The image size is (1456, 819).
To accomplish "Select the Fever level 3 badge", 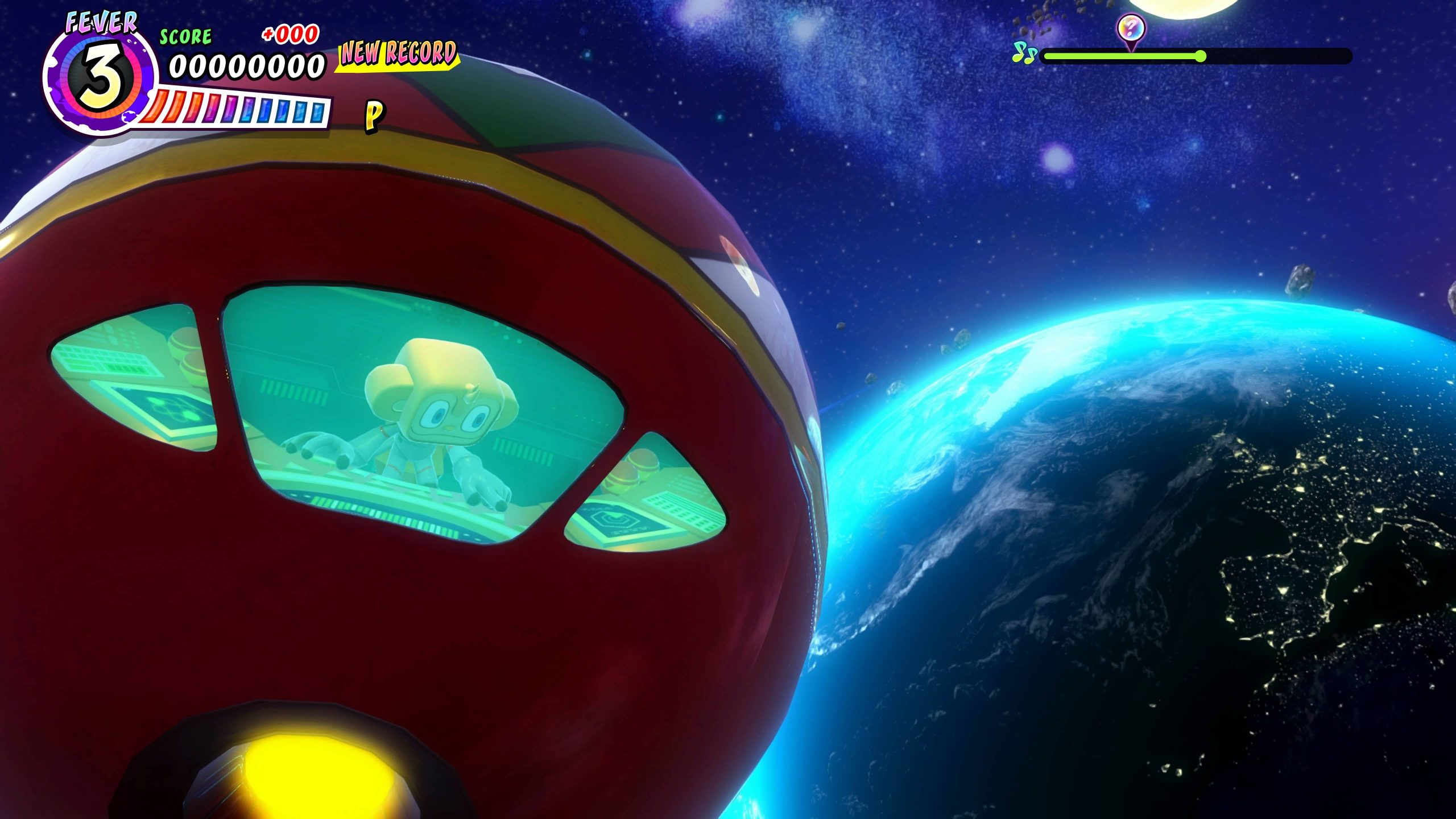I will (x=100, y=78).
